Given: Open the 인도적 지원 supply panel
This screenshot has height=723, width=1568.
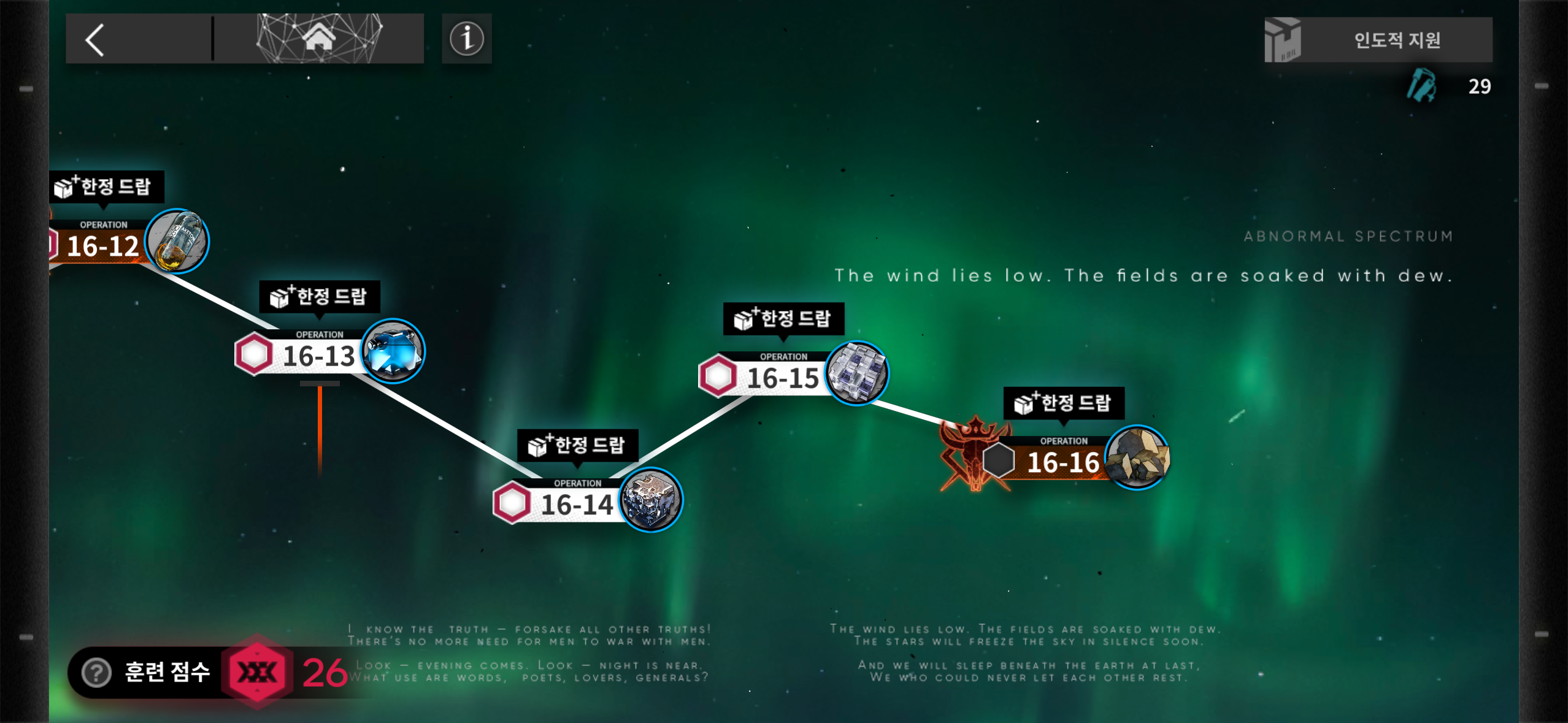Looking at the screenshot, I should click(x=1378, y=40).
